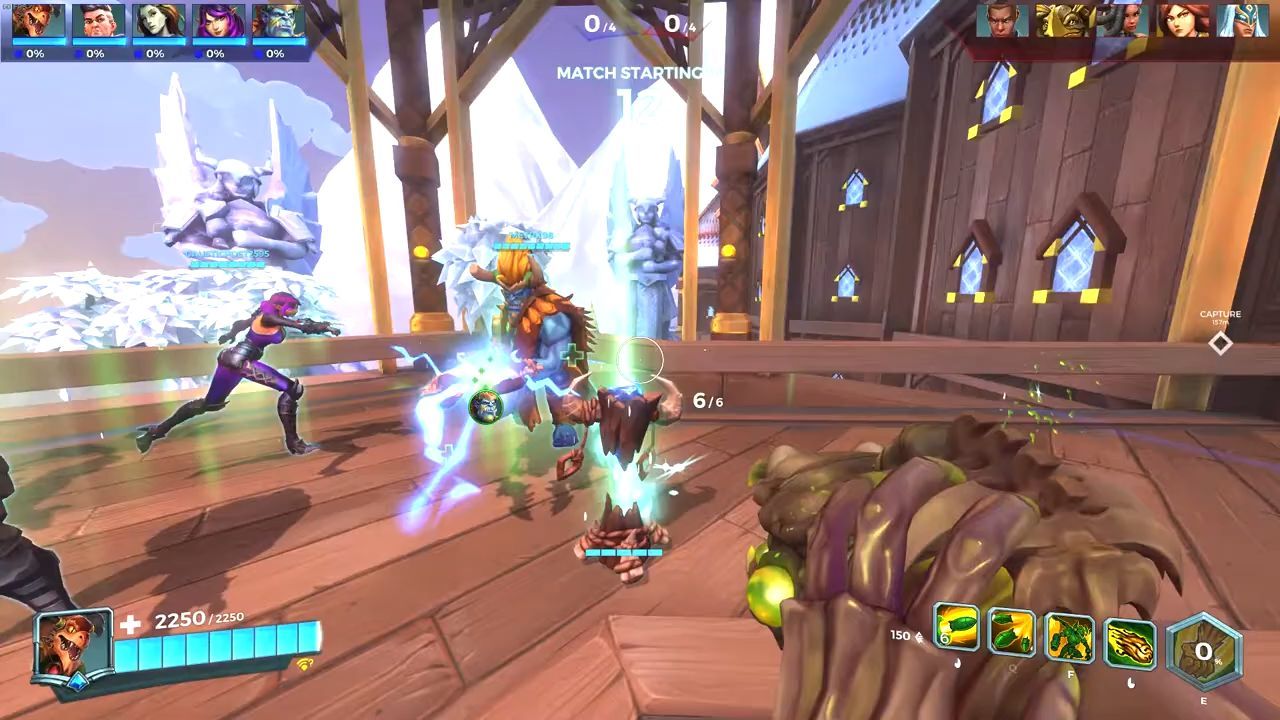1280x720 pixels.
Task: Select the purple-haired elf teammate portrait
Action: coord(219,21)
